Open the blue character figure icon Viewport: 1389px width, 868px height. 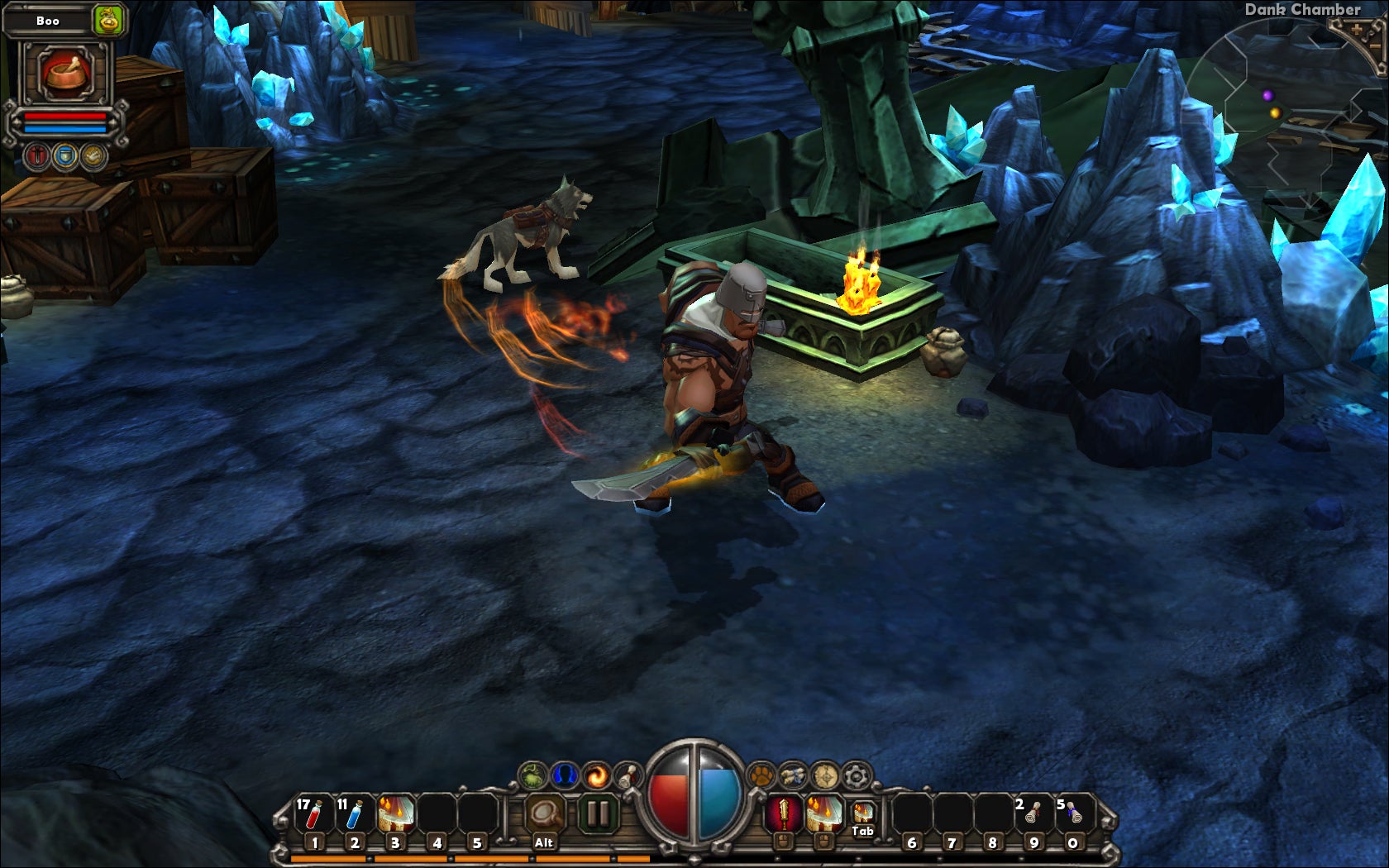click(x=566, y=776)
